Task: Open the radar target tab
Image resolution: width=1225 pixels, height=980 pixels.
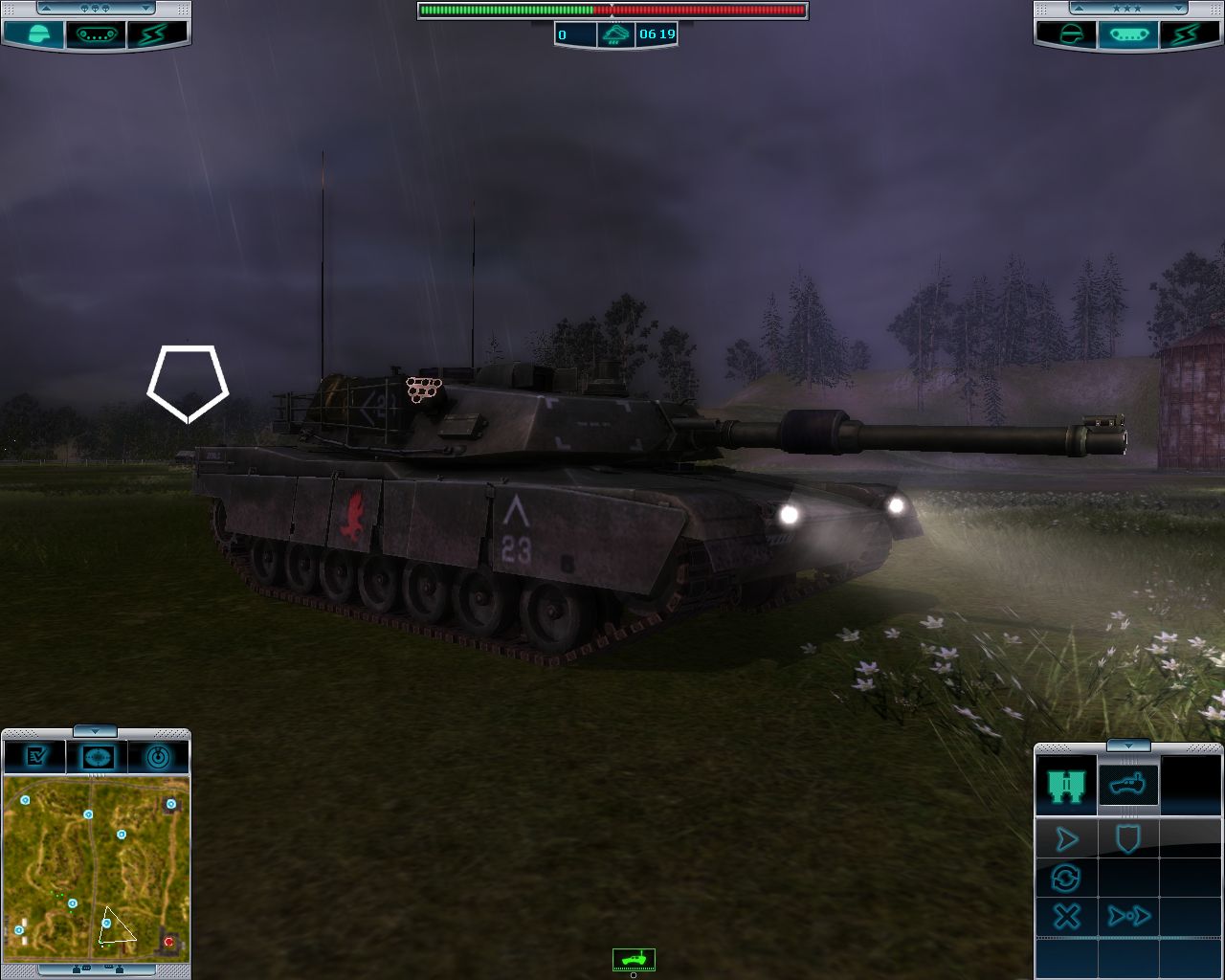Action: click(x=158, y=757)
